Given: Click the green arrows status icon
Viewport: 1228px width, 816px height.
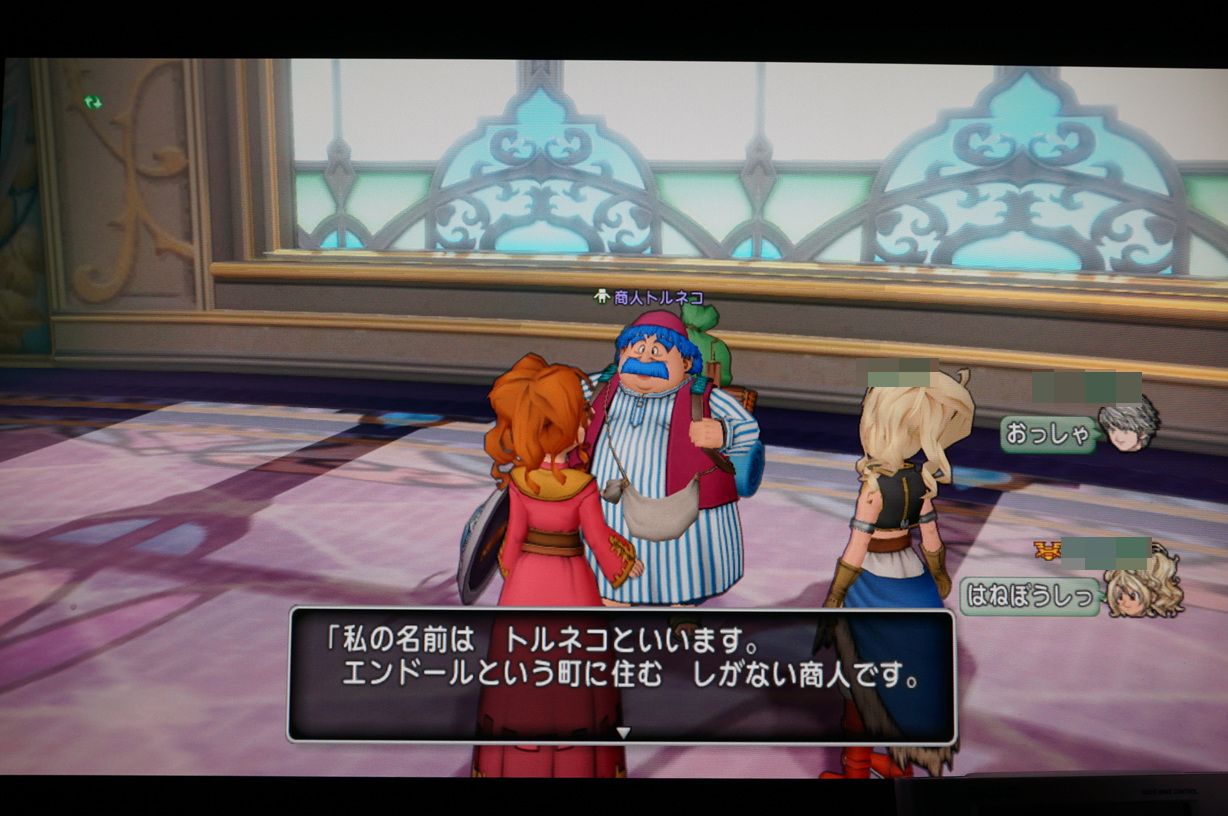Looking at the screenshot, I should click(93, 102).
